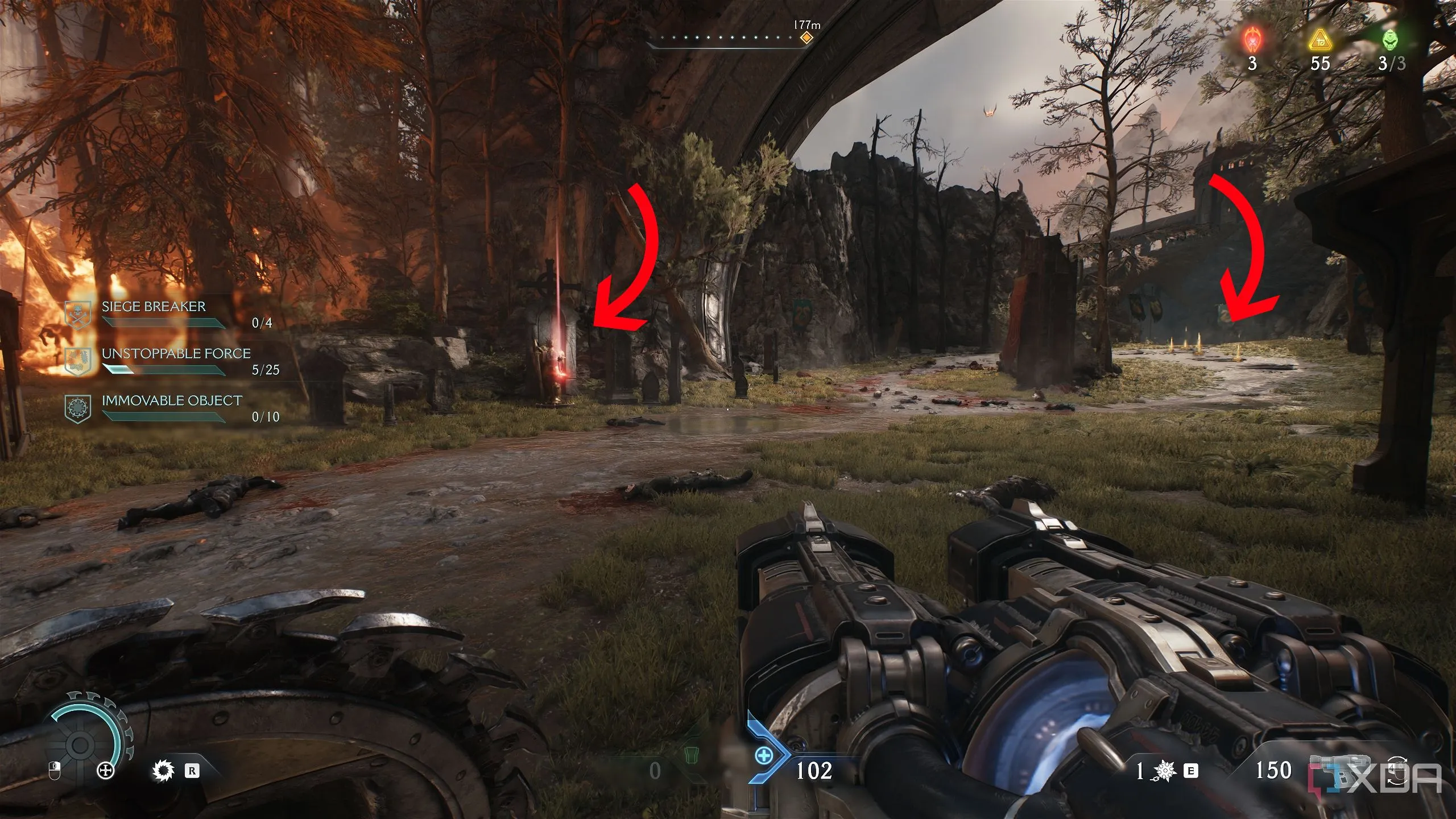Viewport: 1456px width, 819px height.
Task: Choose the Immovable Object challenge entry
Action: coord(171,401)
